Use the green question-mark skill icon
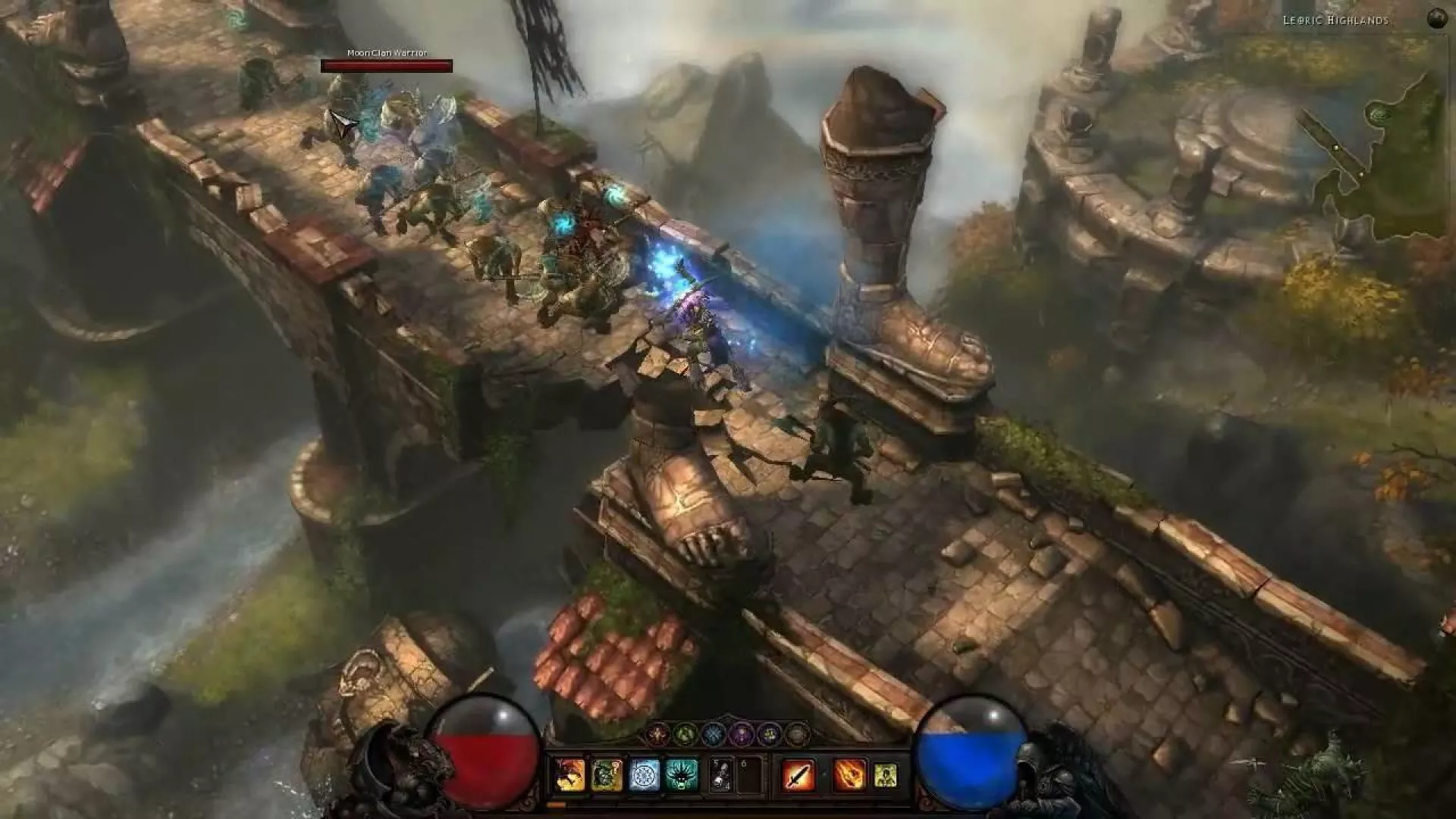This screenshot has height=819, width=1456. pyautogui.click(x=607, y=775)
